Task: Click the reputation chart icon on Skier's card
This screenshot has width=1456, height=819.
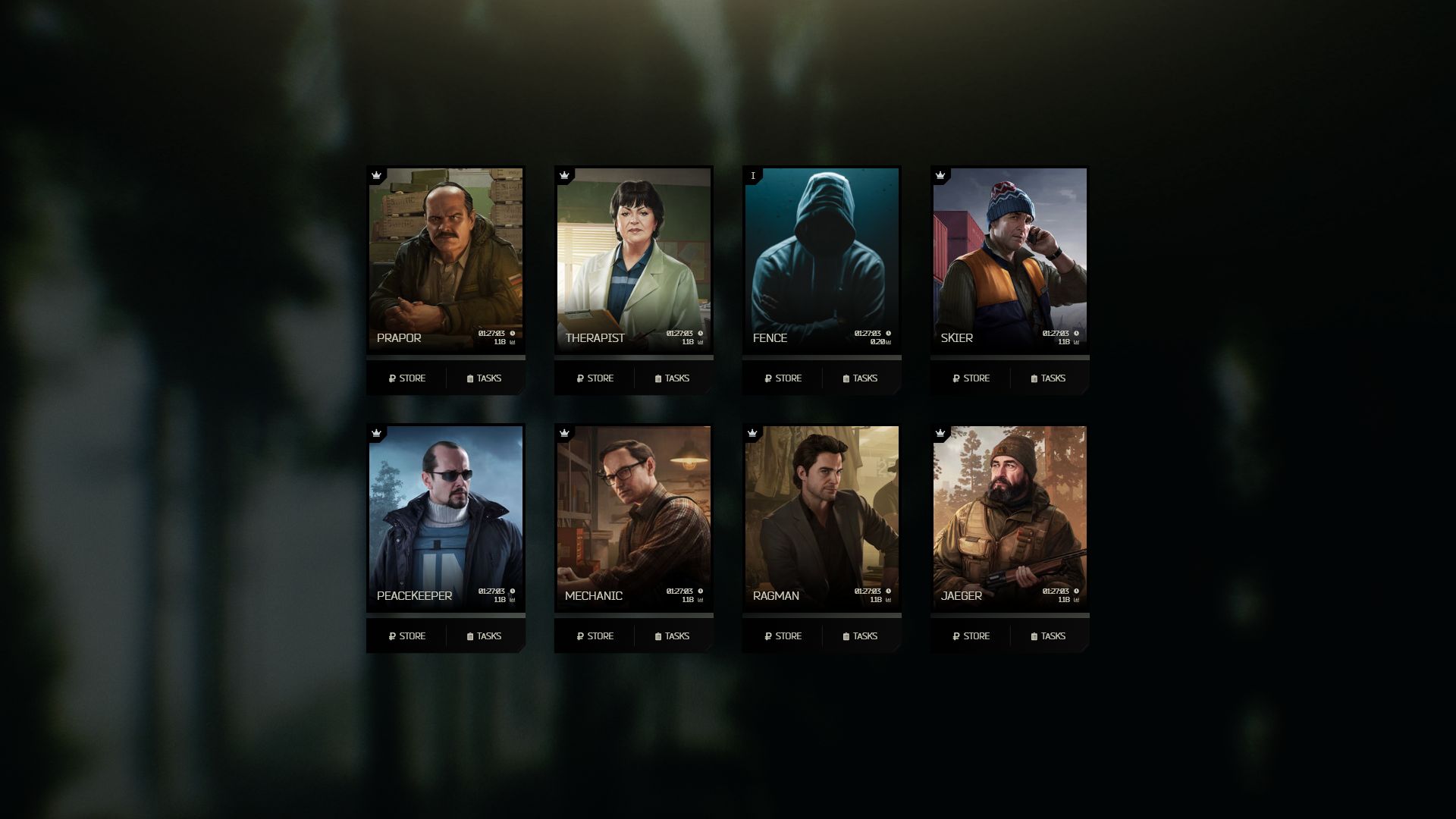Action: coord(1075,342)
